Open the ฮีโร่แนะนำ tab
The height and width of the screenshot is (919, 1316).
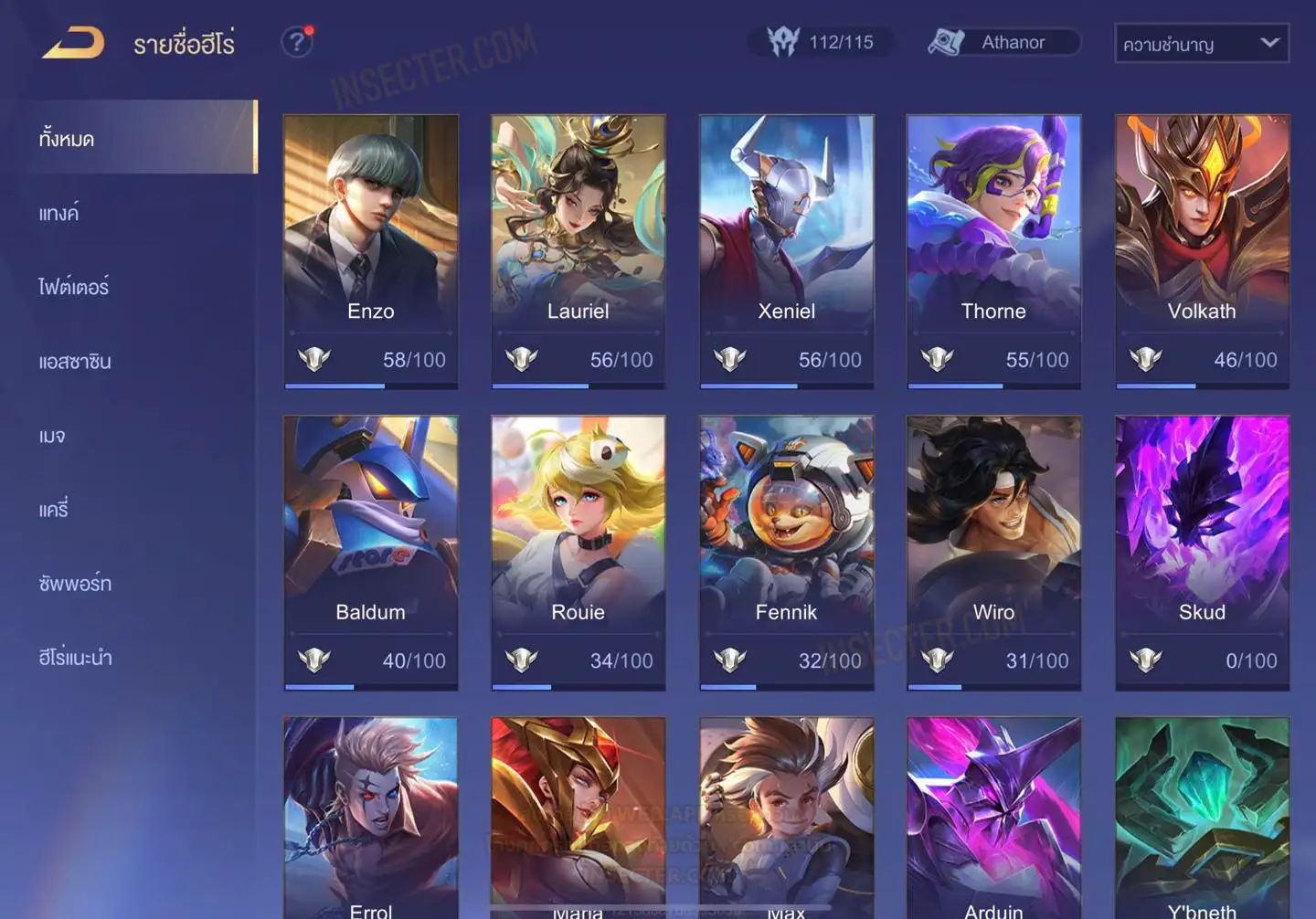coord(75,657)
